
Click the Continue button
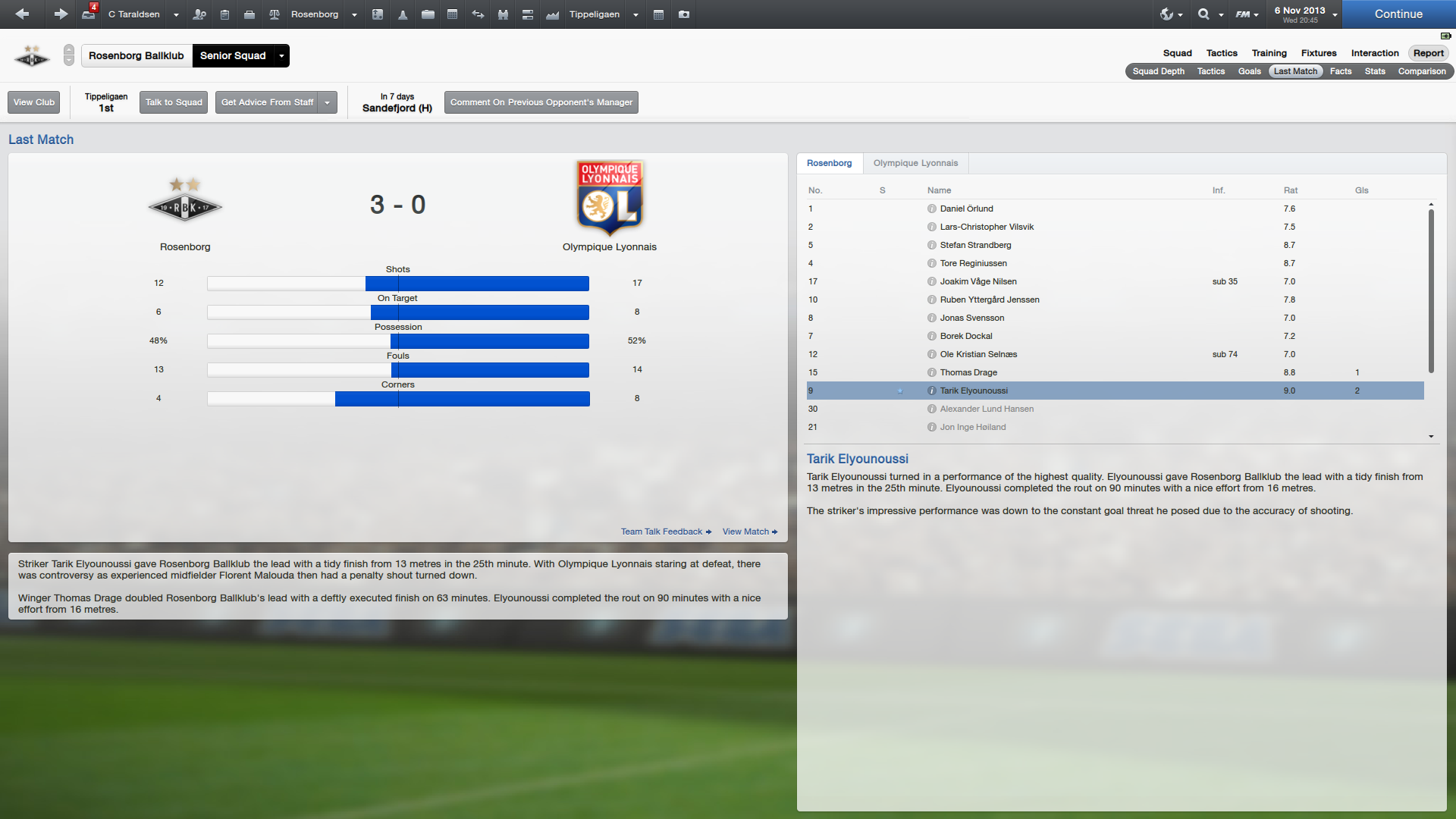click(1398, 14)
